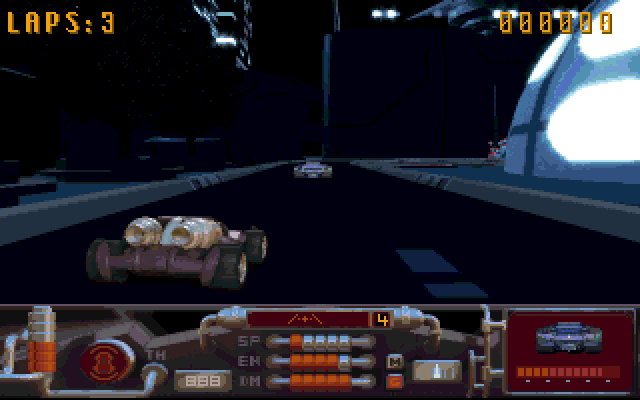Click the missile weapon icon

click(436, 371)
